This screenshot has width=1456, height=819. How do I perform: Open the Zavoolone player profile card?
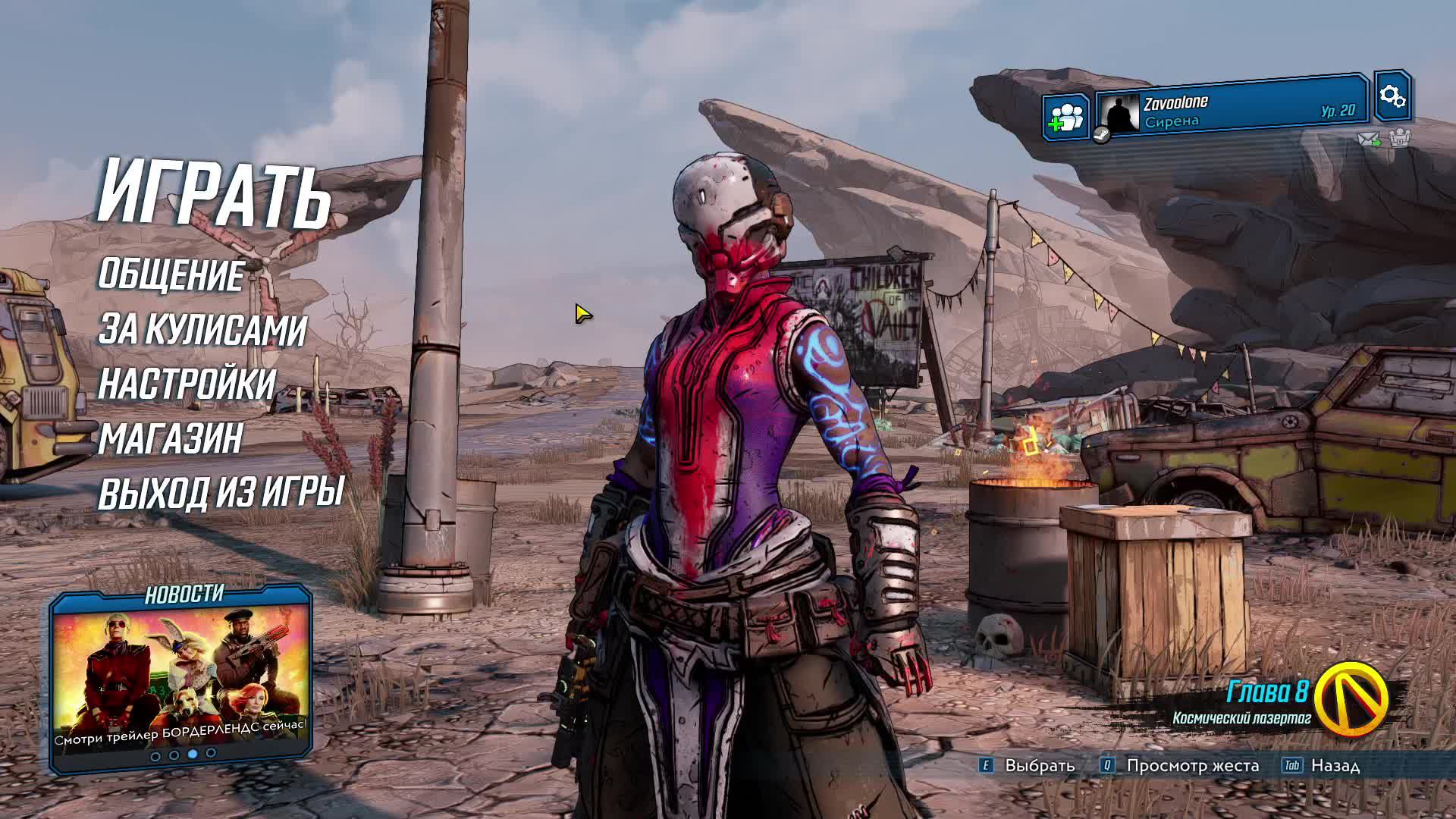[x=1232, y=111]
